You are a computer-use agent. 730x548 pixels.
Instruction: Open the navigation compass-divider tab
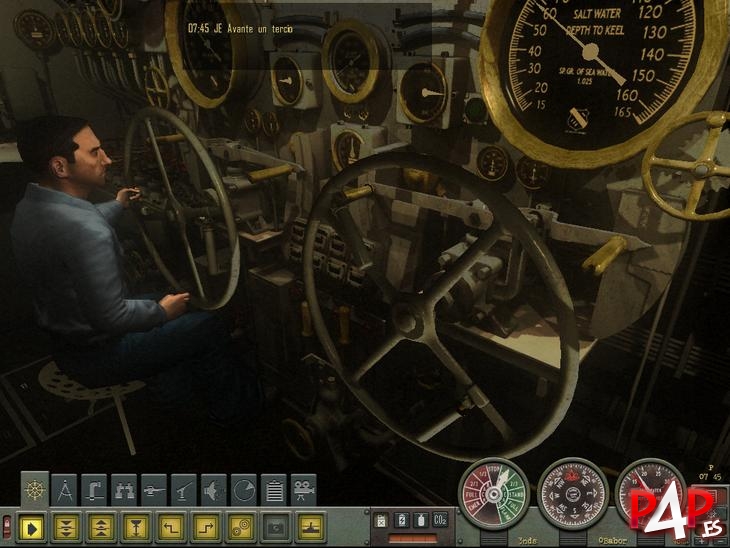click(x=65, y=489)
